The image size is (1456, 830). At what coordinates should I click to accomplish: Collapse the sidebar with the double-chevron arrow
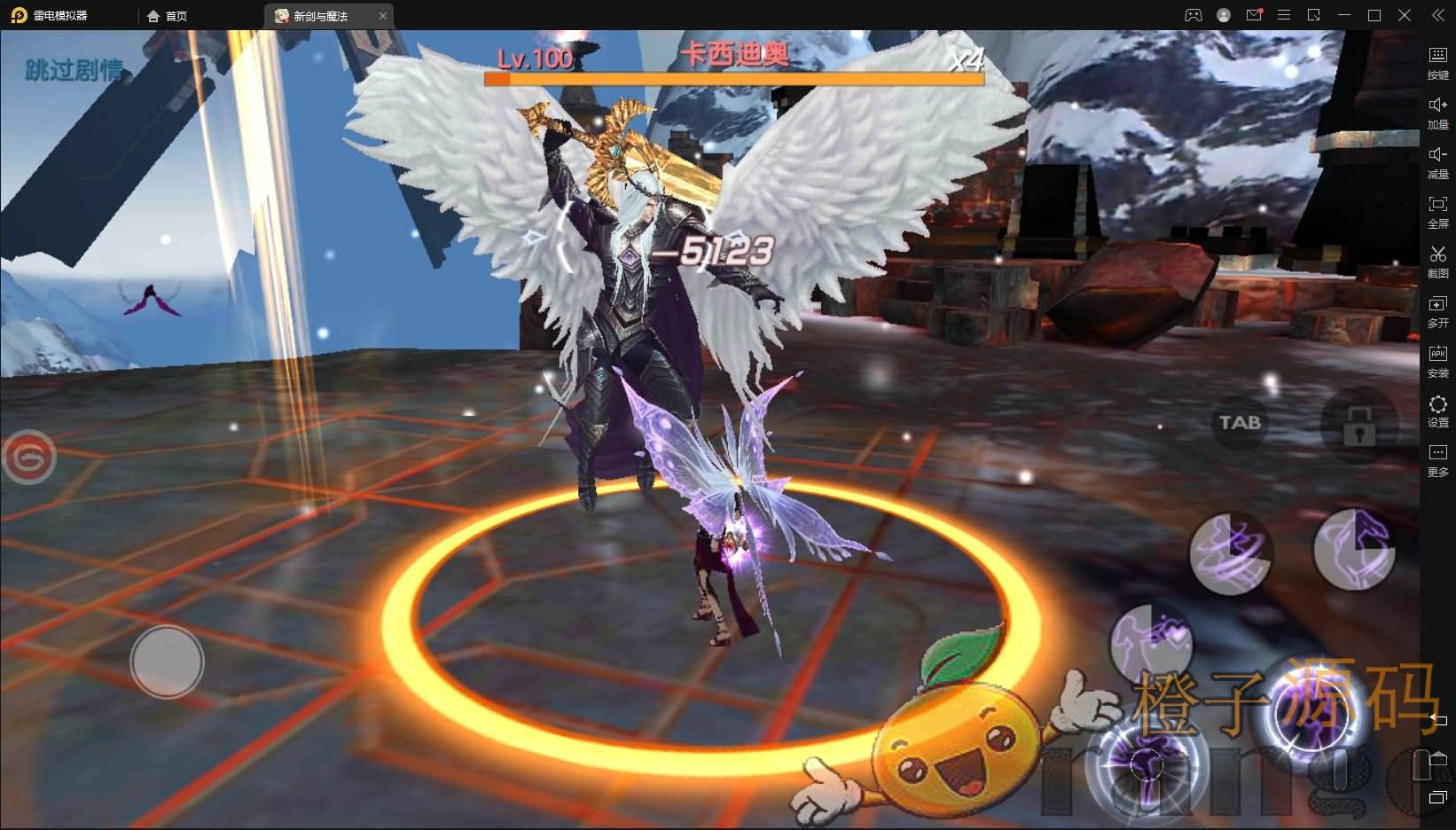[x=1438, y=15]
